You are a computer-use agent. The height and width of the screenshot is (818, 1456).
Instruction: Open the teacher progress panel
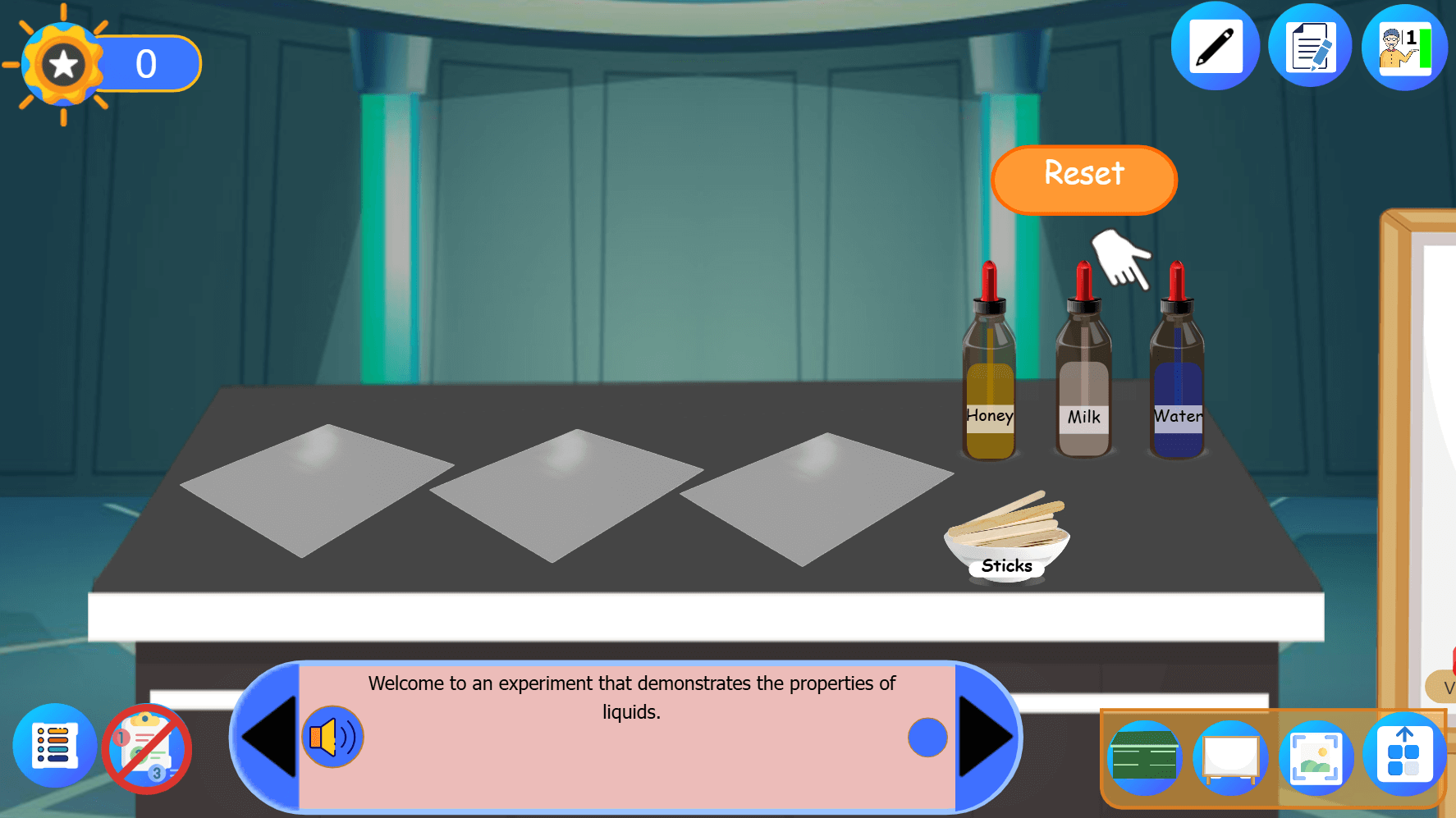click(x=1404, y=48)
